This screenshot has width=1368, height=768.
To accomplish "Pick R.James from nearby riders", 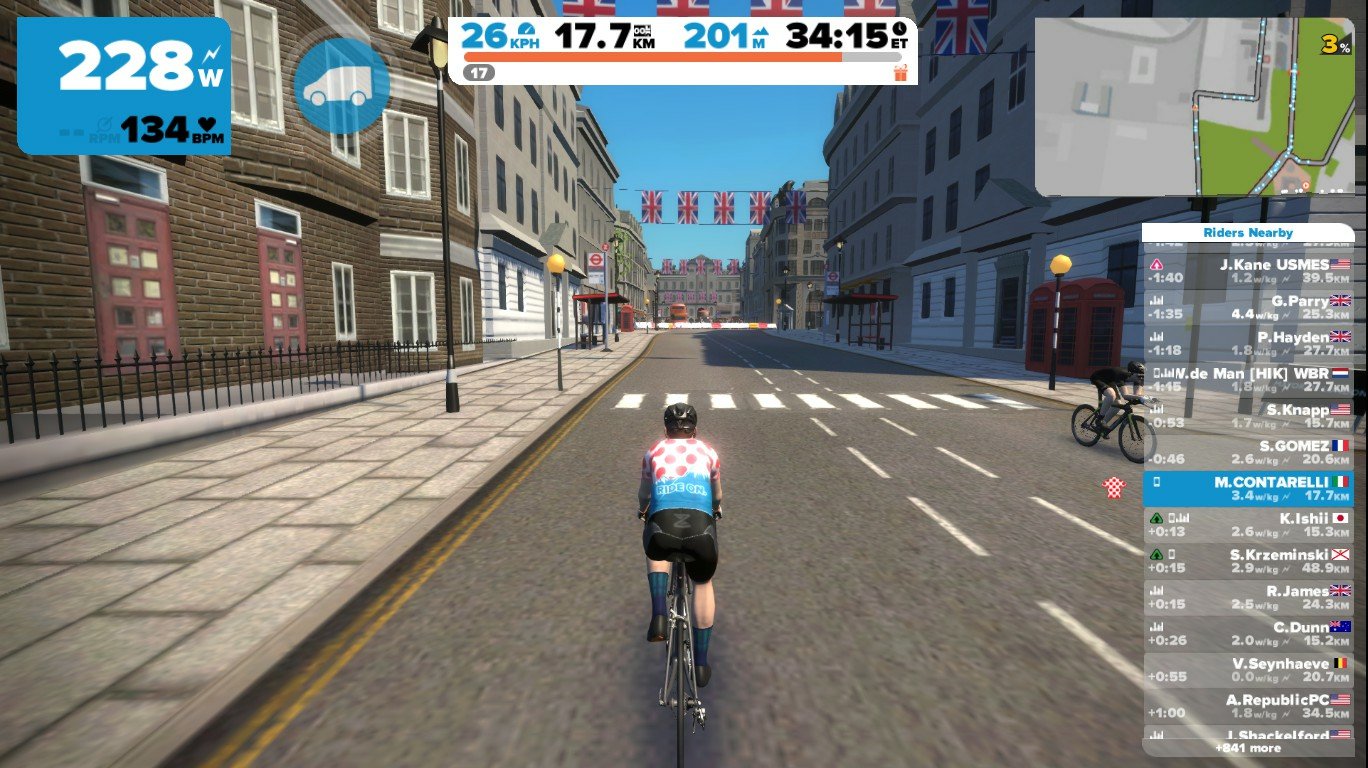I will click(1248, 598).
